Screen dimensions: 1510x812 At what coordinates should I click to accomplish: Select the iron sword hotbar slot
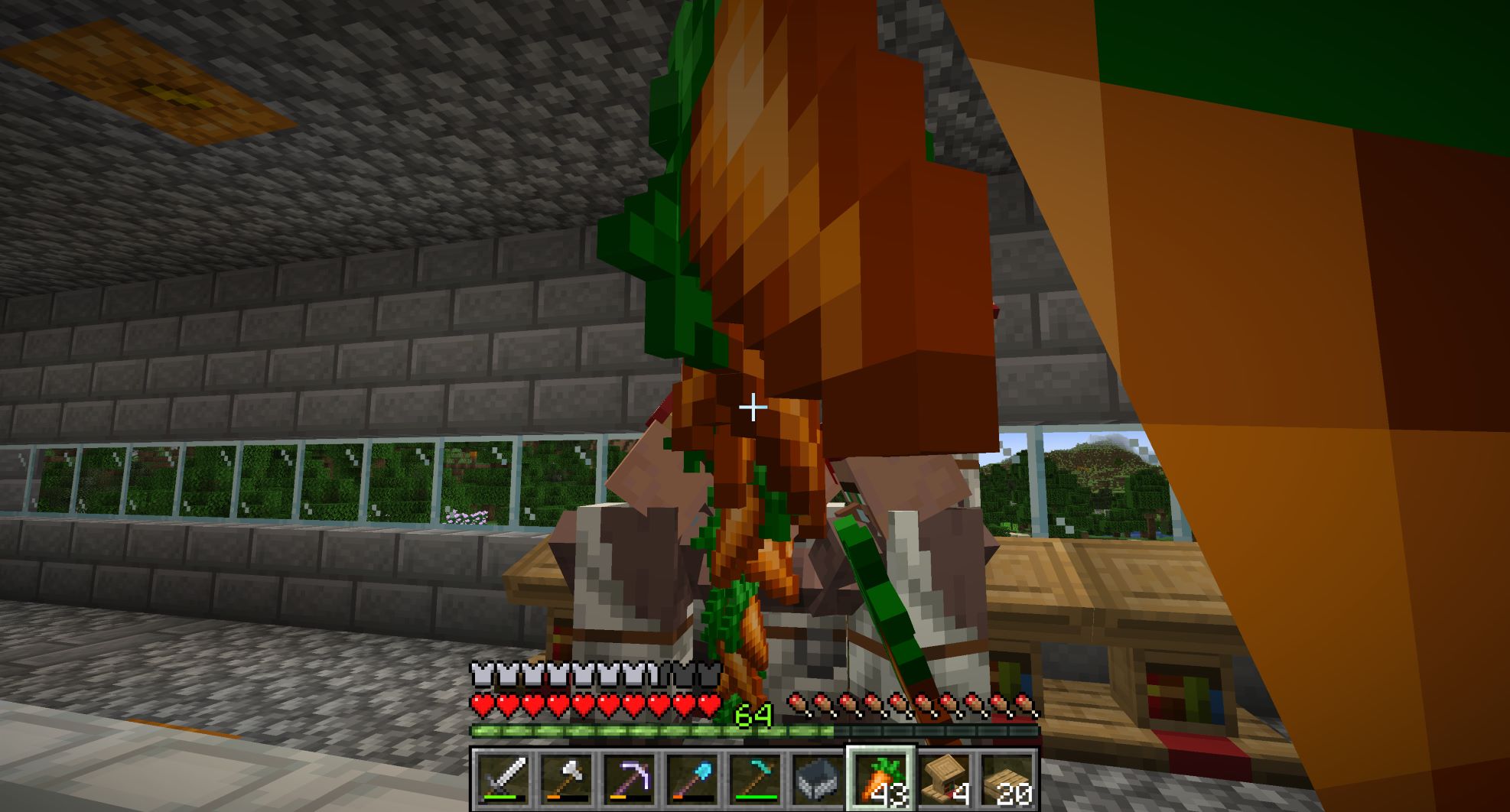click(503, 780)
